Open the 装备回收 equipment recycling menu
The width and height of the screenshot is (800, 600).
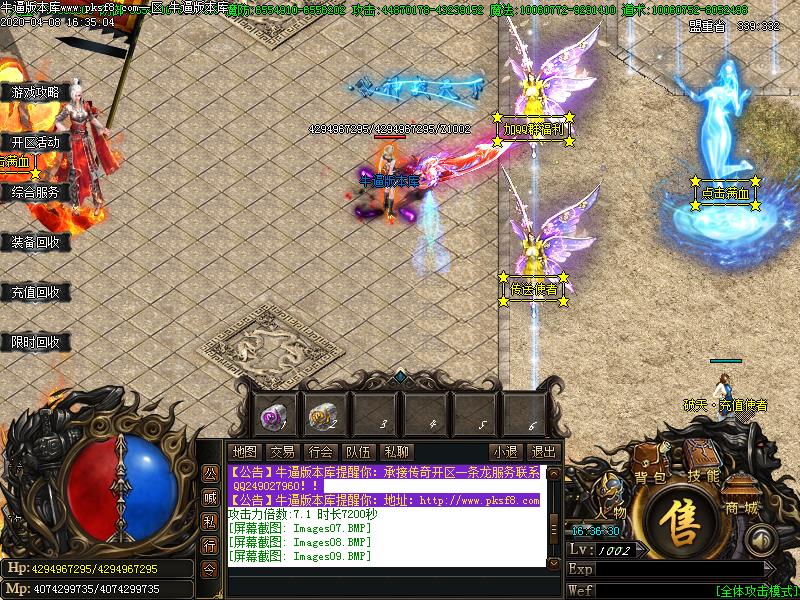tap(36, 242)
